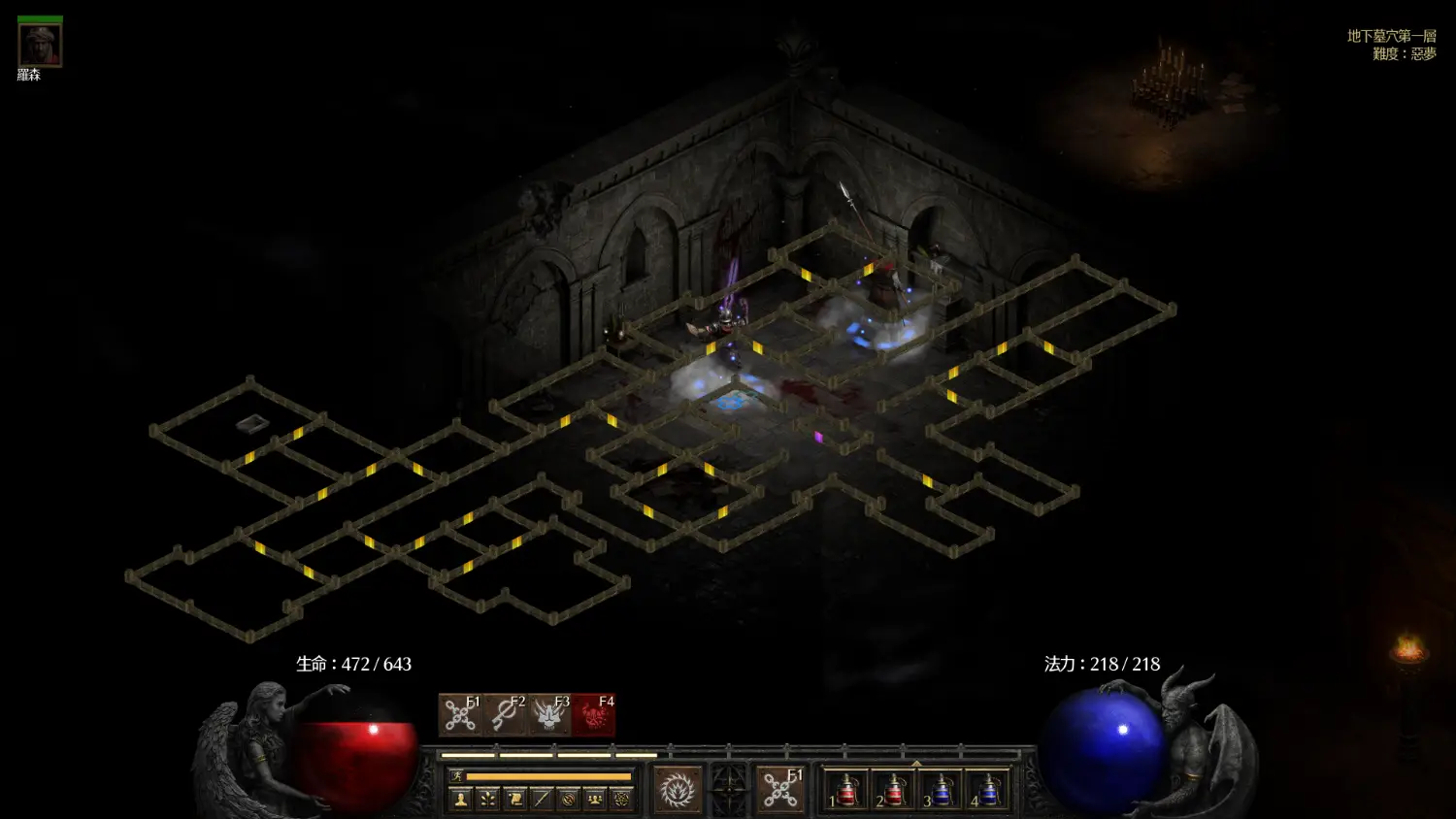
Task: Open the skill tree via the branching plant icon
Action: (x=488, y=800)
